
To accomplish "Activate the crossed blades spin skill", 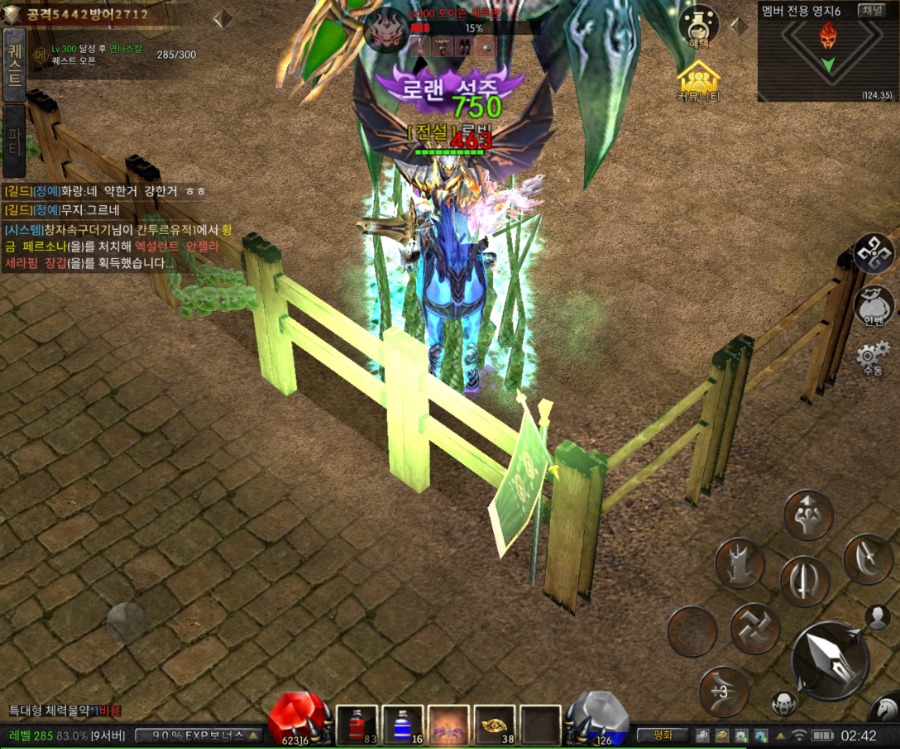I will pyautogui.click(x=755, y=628).
